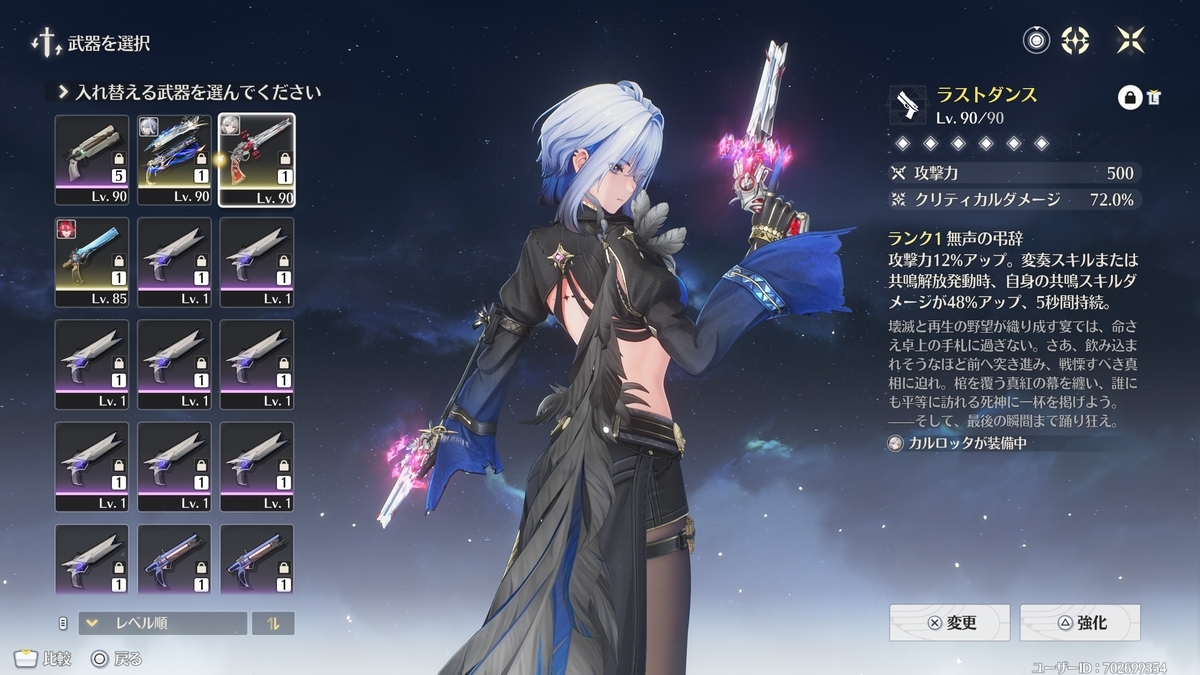Pick the Lv. 85 blue-barrel pistol
This screenshot has width=1200, height=675.
pos(92,261)
